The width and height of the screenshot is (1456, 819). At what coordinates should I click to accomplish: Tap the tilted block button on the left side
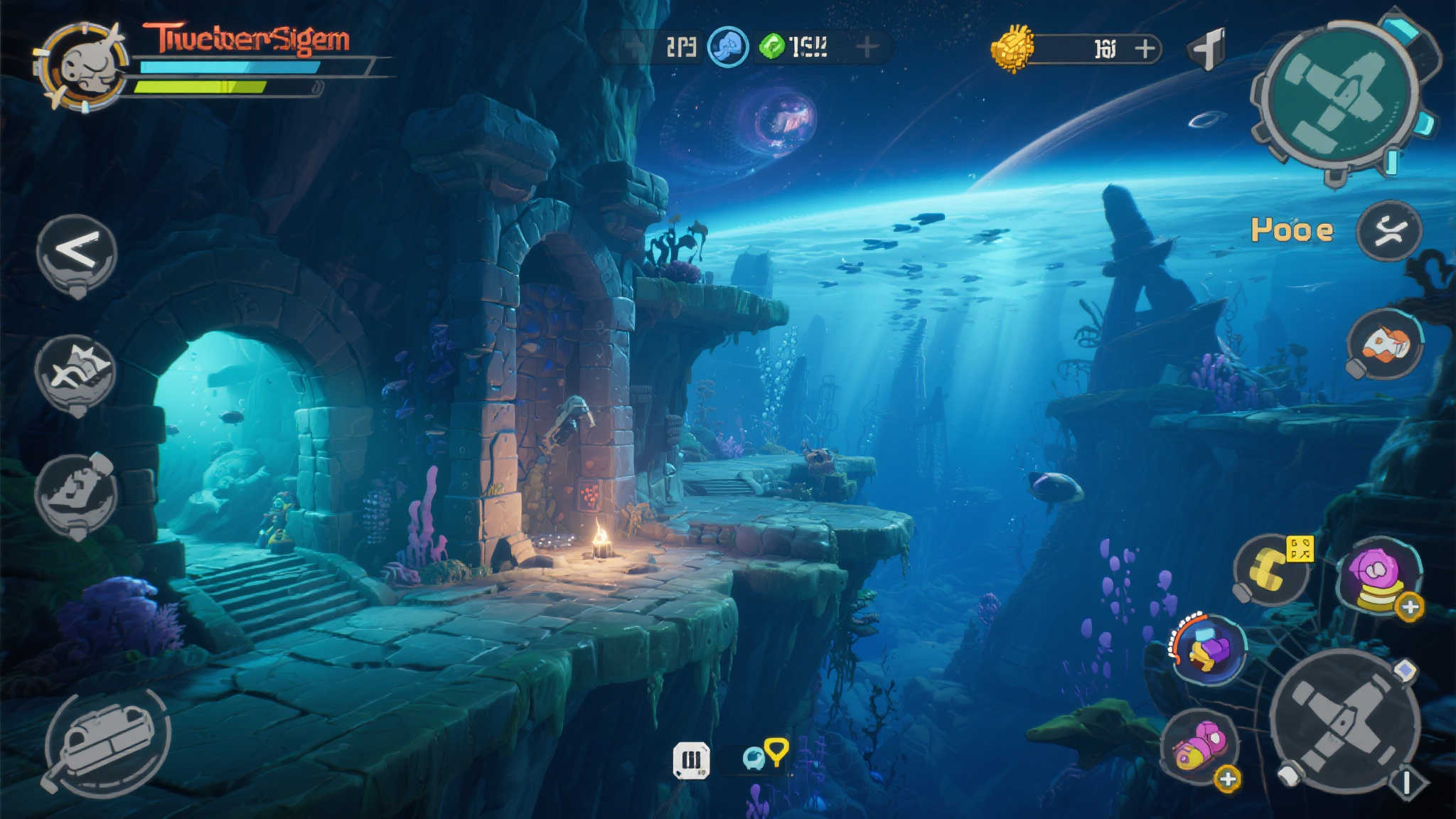coord(75,493)
